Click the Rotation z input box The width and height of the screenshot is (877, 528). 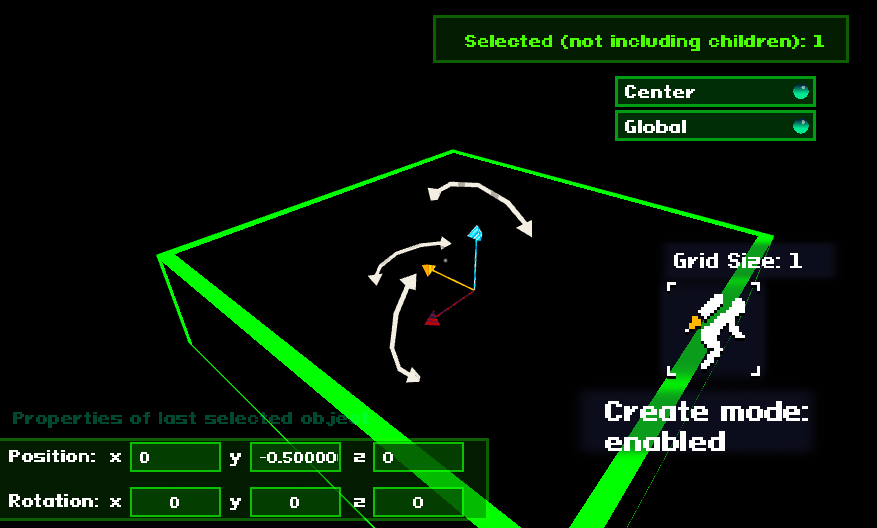418,502
